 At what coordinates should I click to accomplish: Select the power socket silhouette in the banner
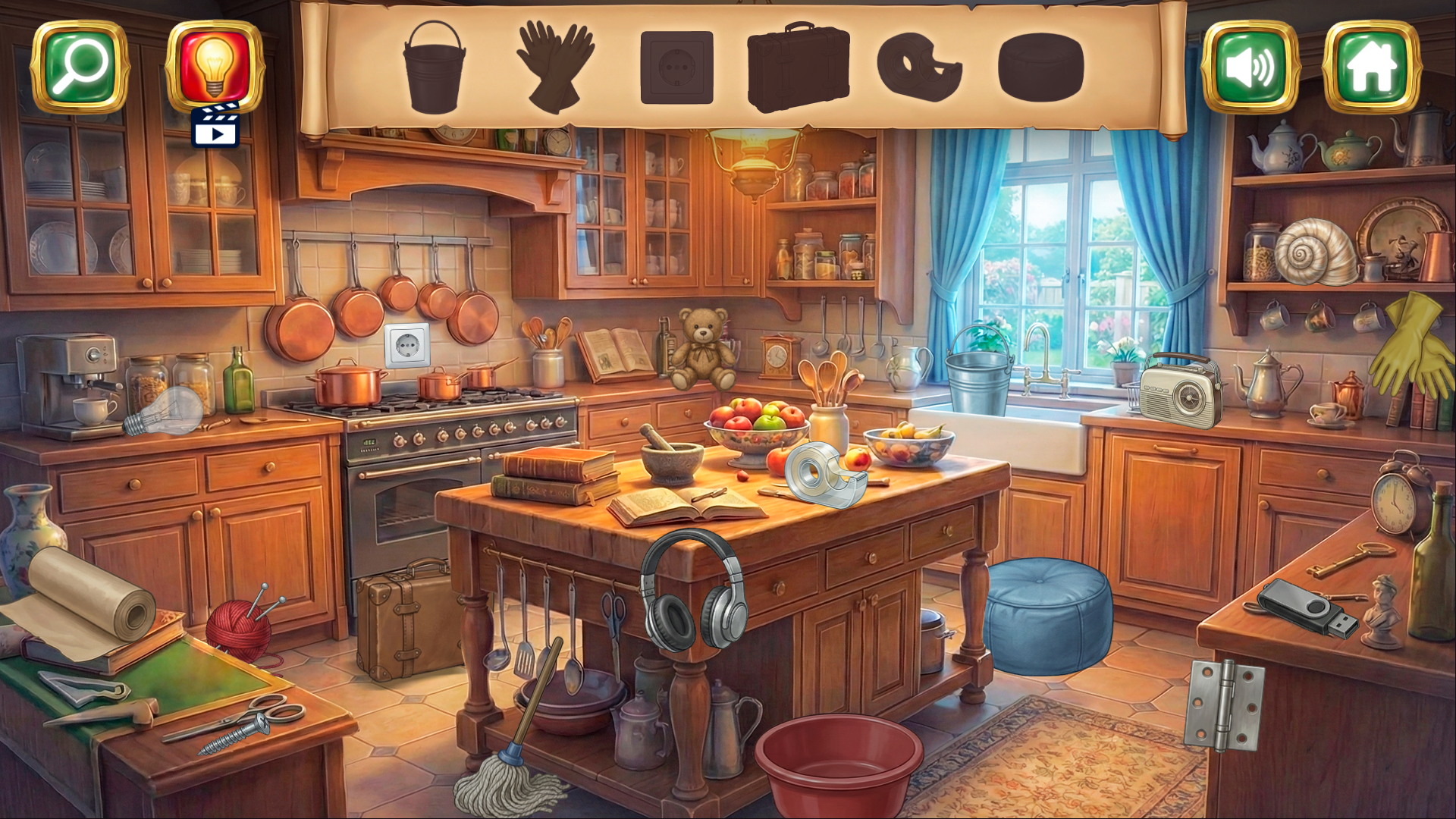coord(678,67)
